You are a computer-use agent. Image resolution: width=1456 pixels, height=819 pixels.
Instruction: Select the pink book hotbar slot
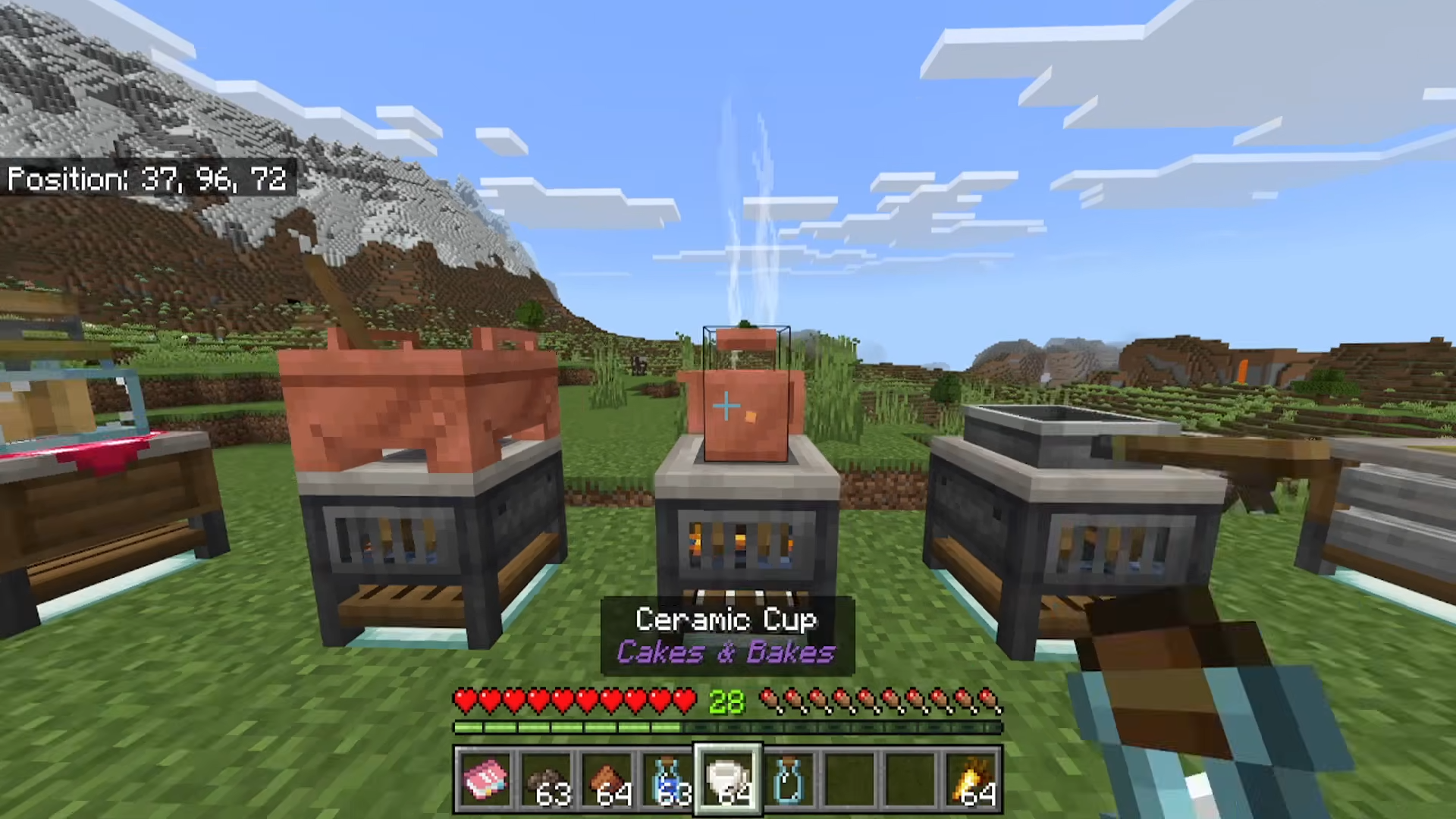(x=485, y=779)
